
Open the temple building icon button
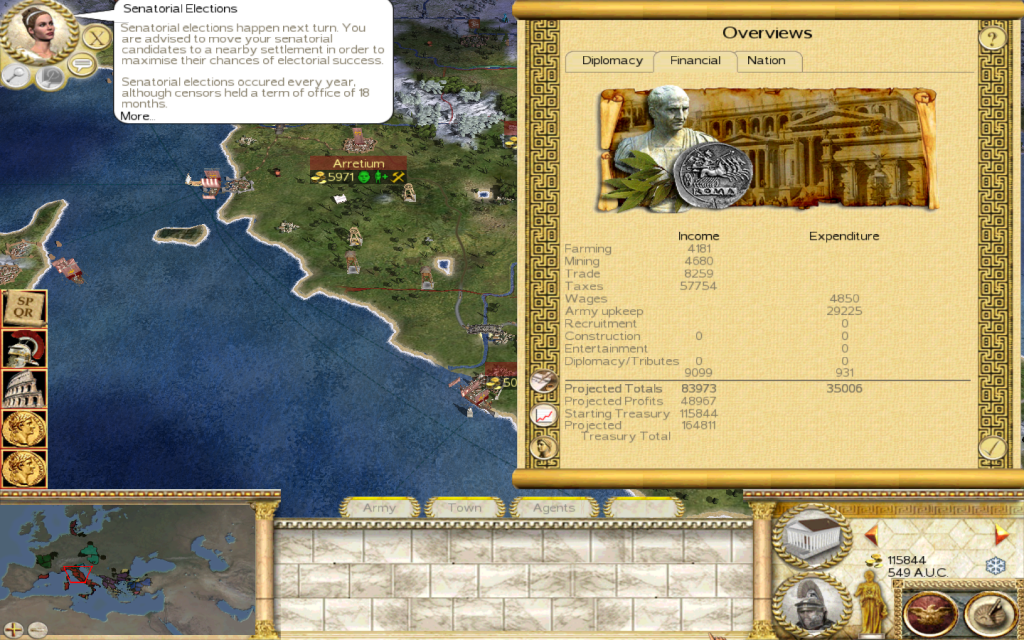pyautogui.click(x=810, y=538)
